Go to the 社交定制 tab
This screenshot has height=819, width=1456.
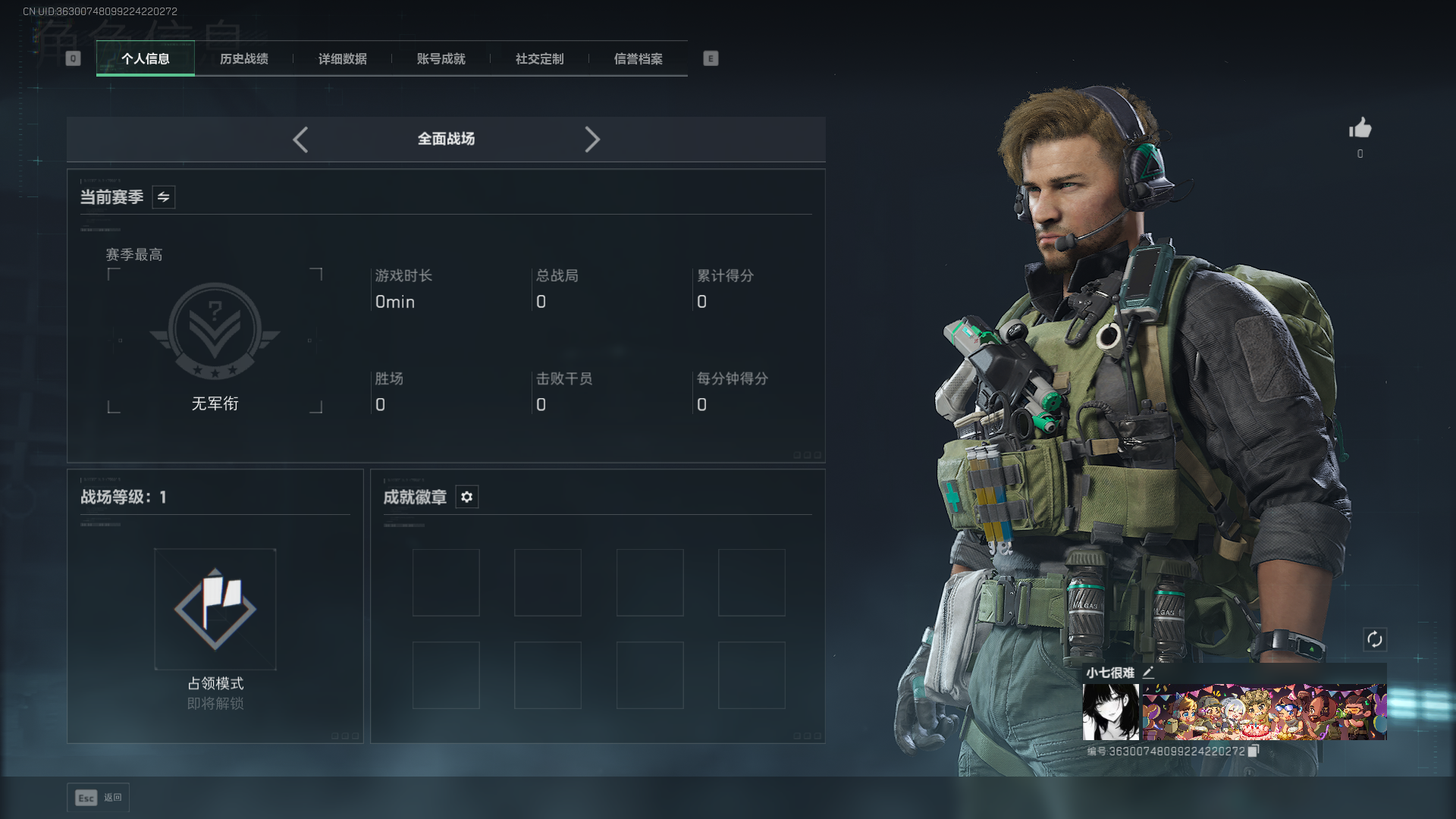539,58
